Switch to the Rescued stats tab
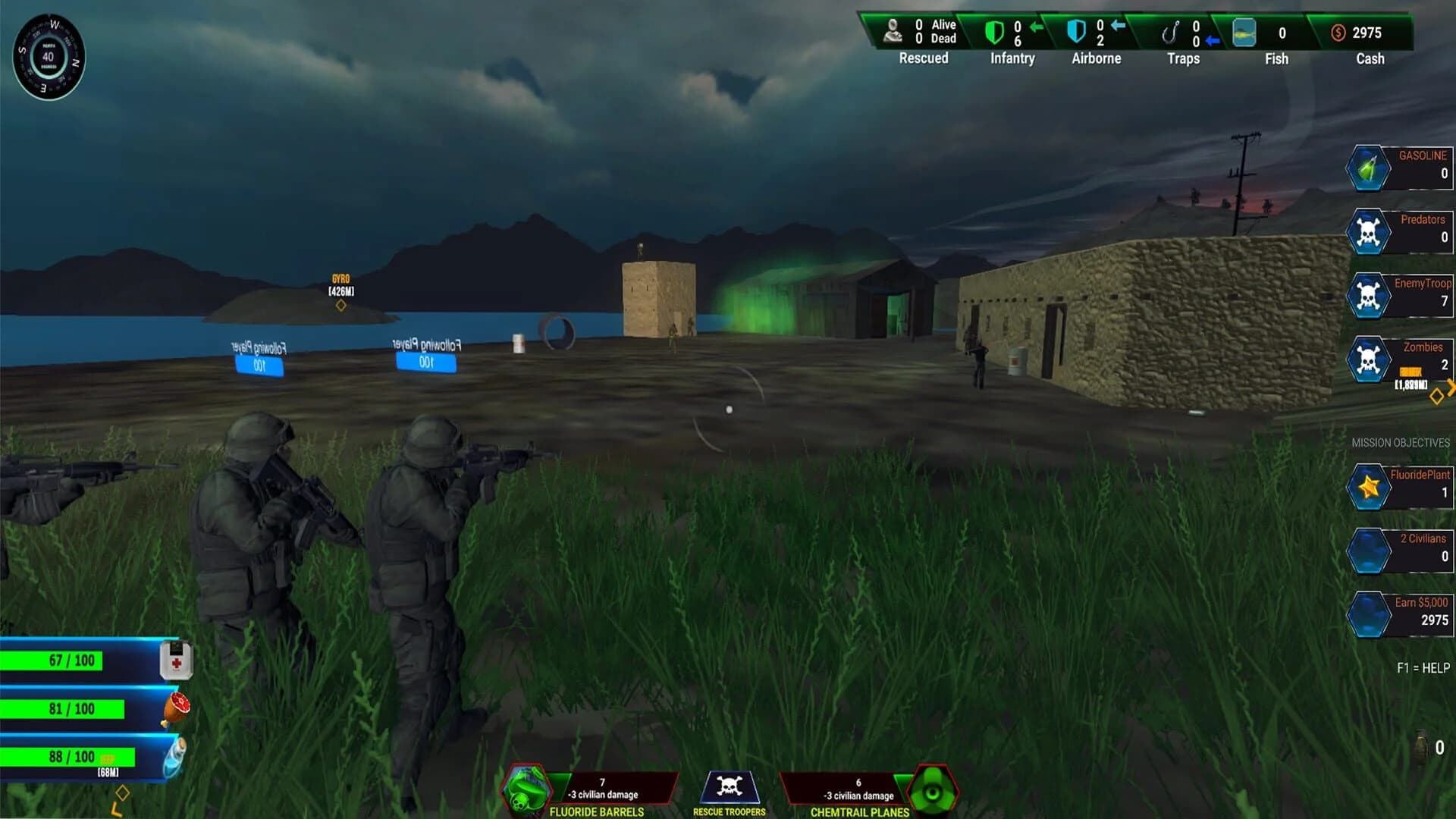The width and height of the screenshot is (1456, 819). coord(923,58)
